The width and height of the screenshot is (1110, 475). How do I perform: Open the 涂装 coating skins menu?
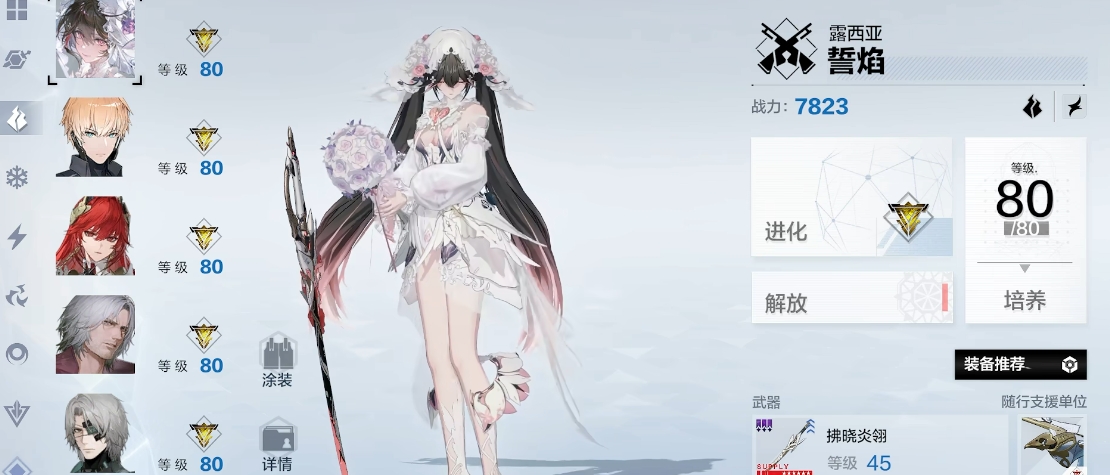point(277,363)
